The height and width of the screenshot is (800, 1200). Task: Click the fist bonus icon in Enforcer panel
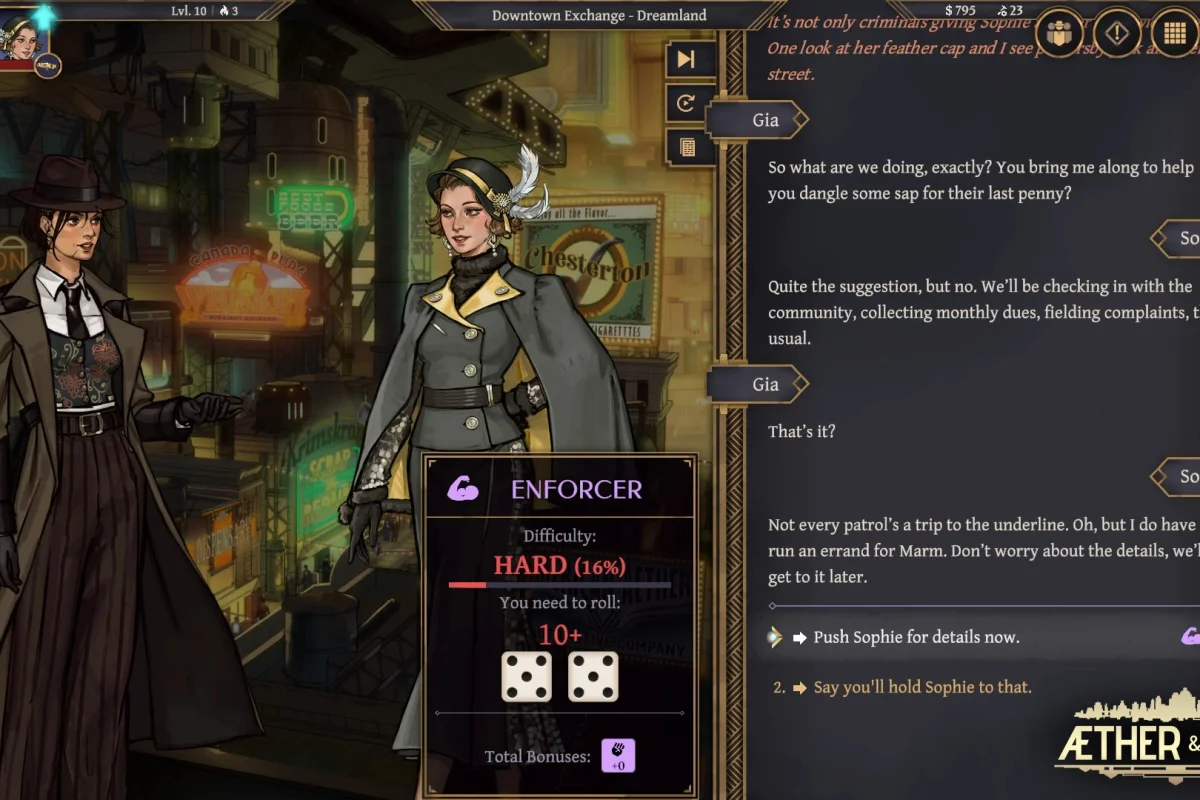pyautogui.click(x=617, y=756)
